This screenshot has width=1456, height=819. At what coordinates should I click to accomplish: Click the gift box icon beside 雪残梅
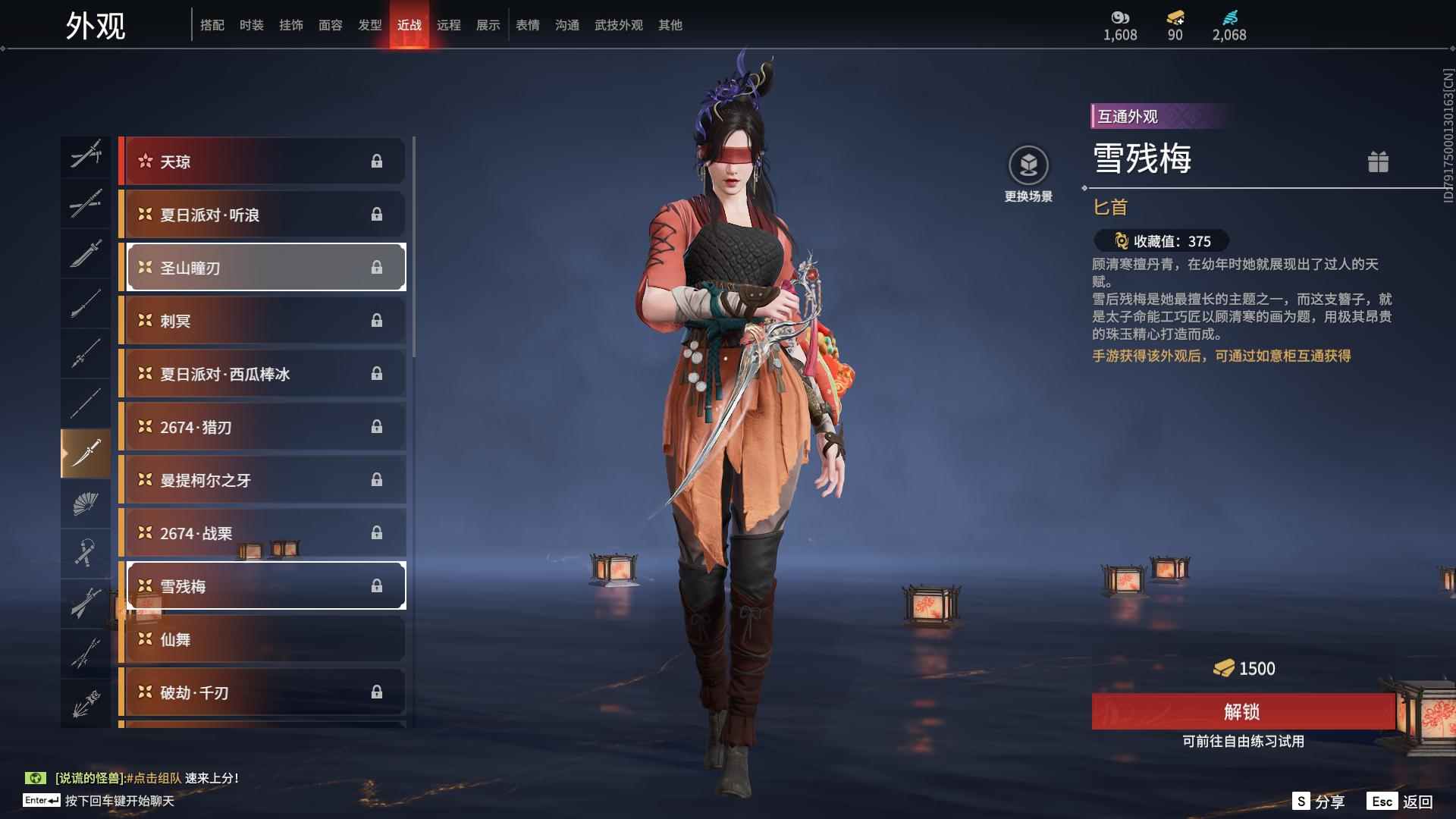click(1378, 162)
